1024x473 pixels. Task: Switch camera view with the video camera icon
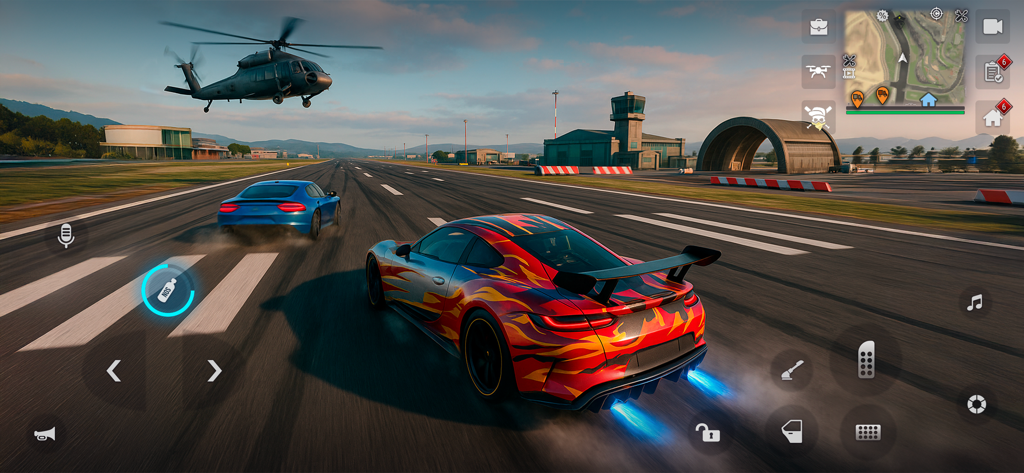tap(992, 28)
